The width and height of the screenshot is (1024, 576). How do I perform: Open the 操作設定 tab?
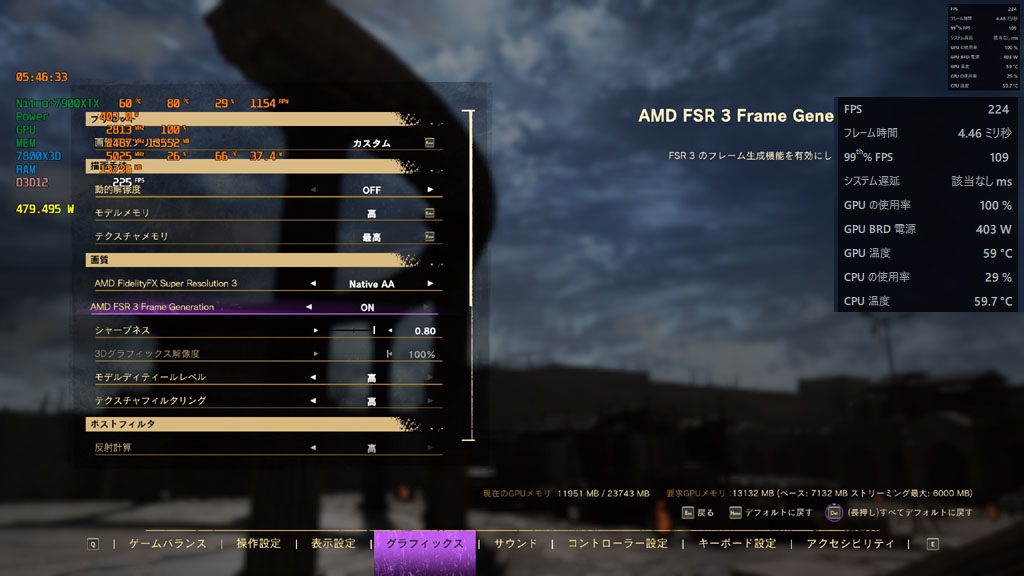pyautogui.click(x=258, y=544)
